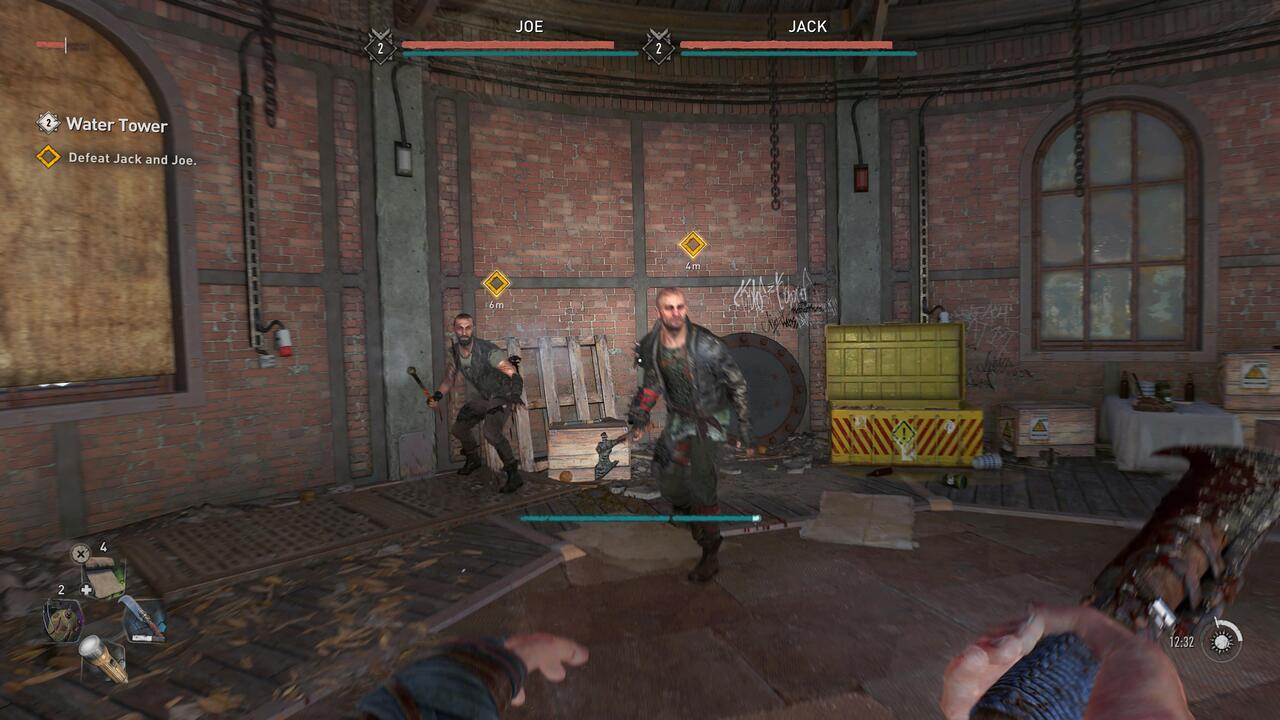Click Jack's red health bar at the top

pyautogui.click(x=788, y=43)
